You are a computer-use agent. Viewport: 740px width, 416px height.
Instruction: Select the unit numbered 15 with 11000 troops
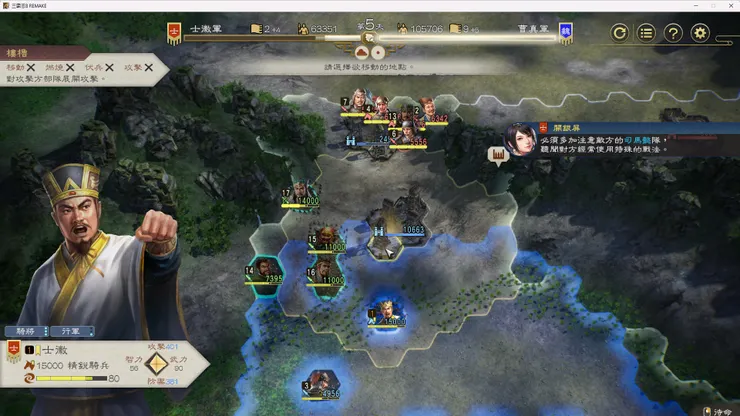click(x=326, y=238)
